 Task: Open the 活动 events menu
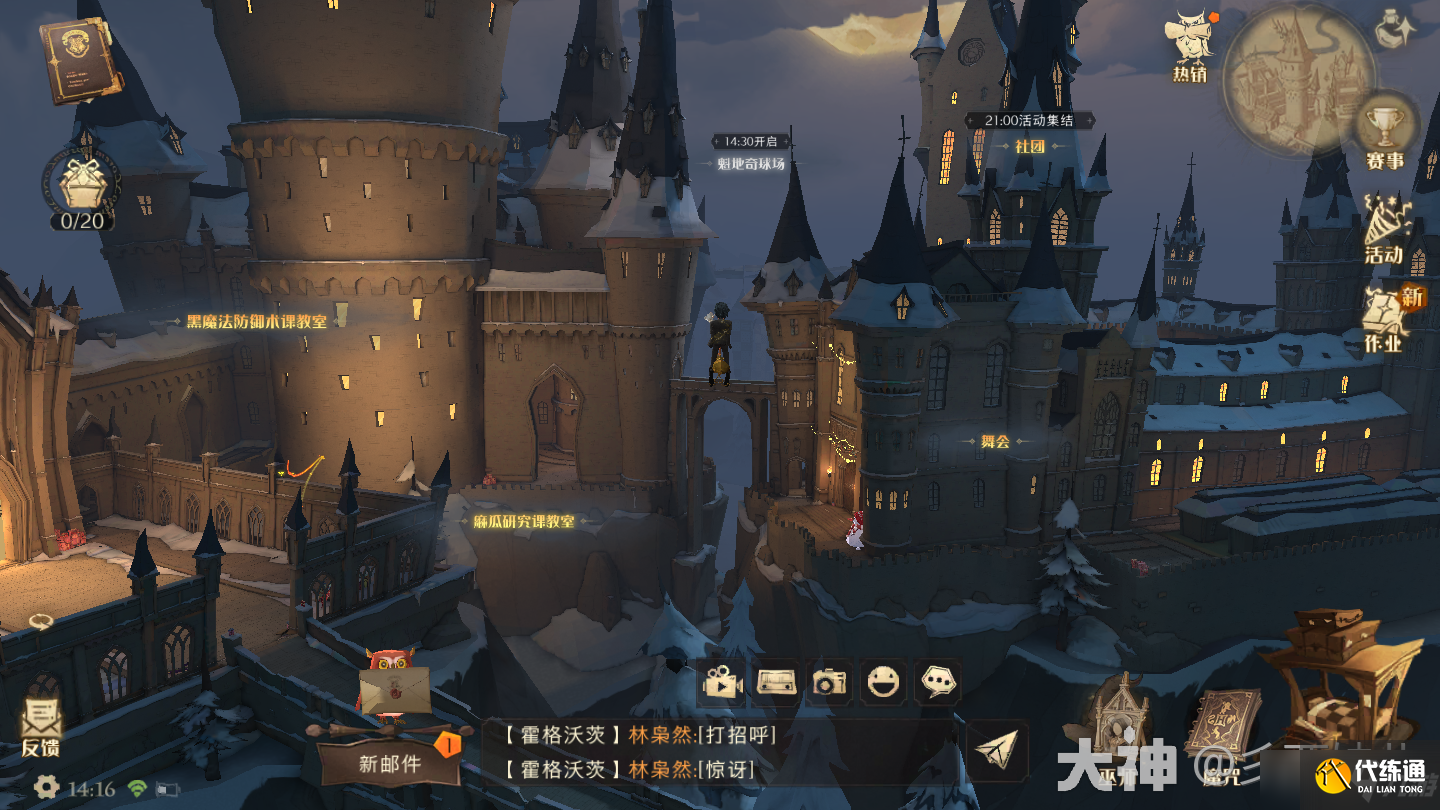(x=1384, y=230)
